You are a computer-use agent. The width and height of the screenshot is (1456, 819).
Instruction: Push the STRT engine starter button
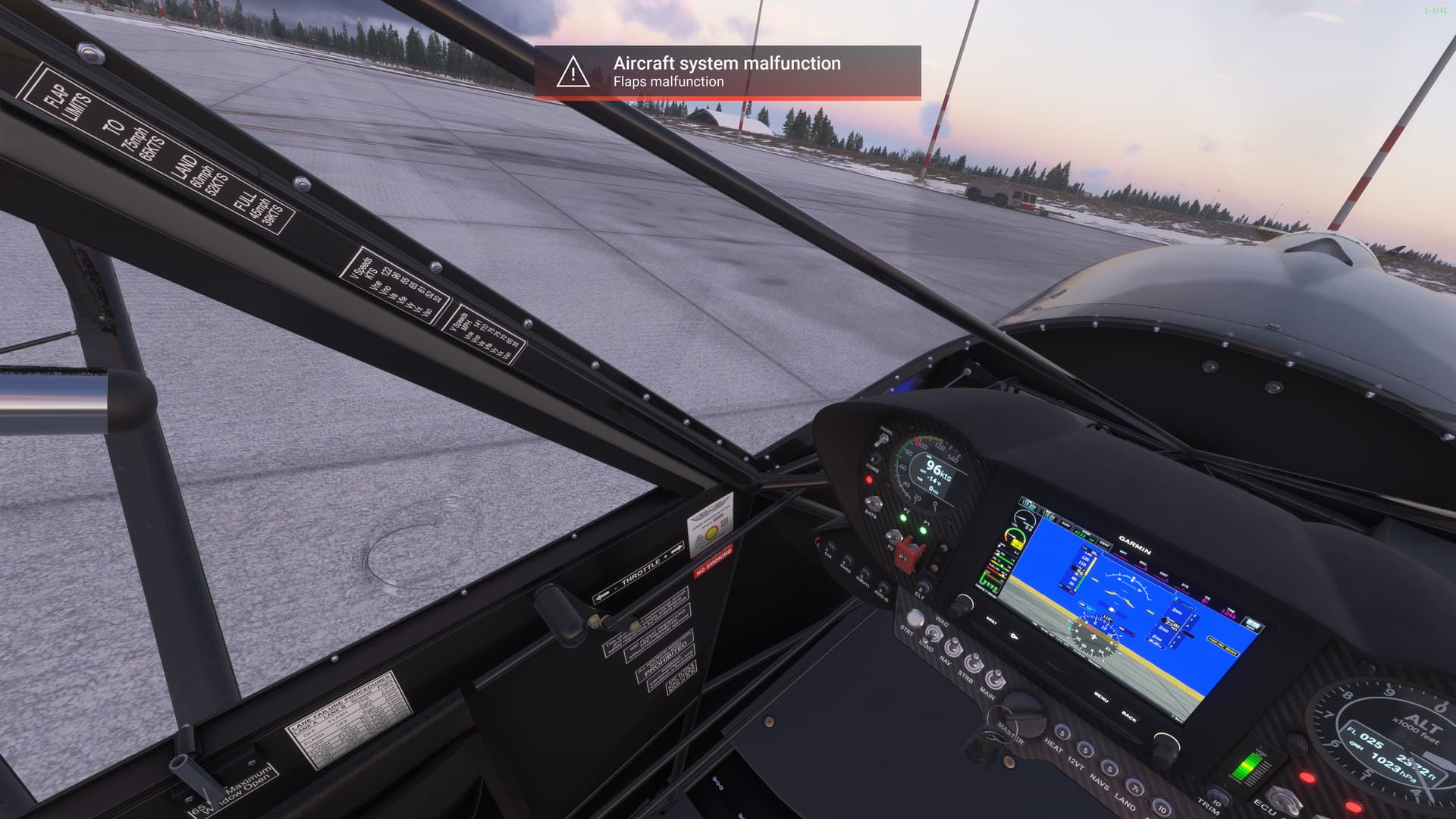pos(915,617)
